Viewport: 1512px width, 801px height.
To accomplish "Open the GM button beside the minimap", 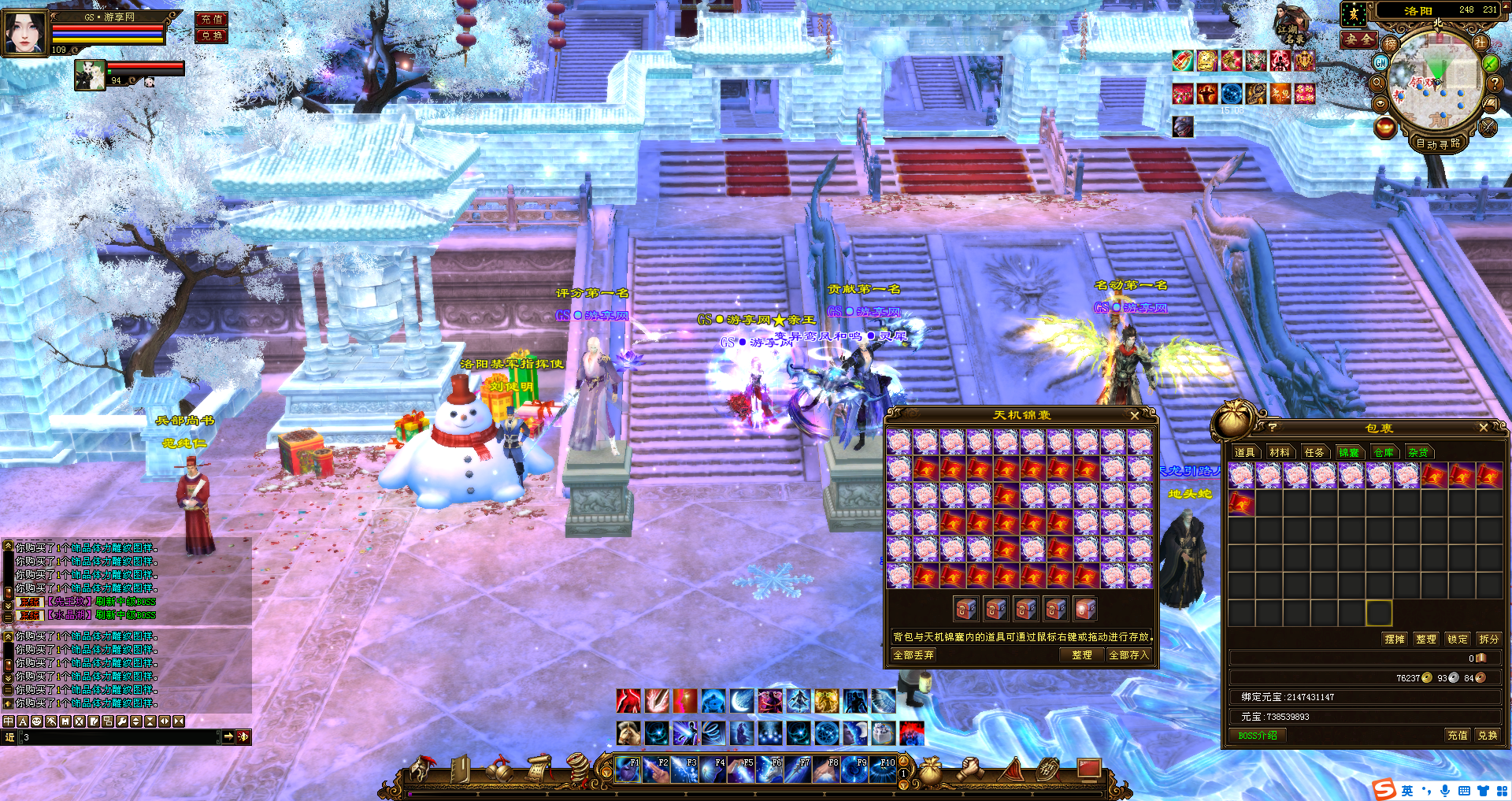I will point(1381,62).
